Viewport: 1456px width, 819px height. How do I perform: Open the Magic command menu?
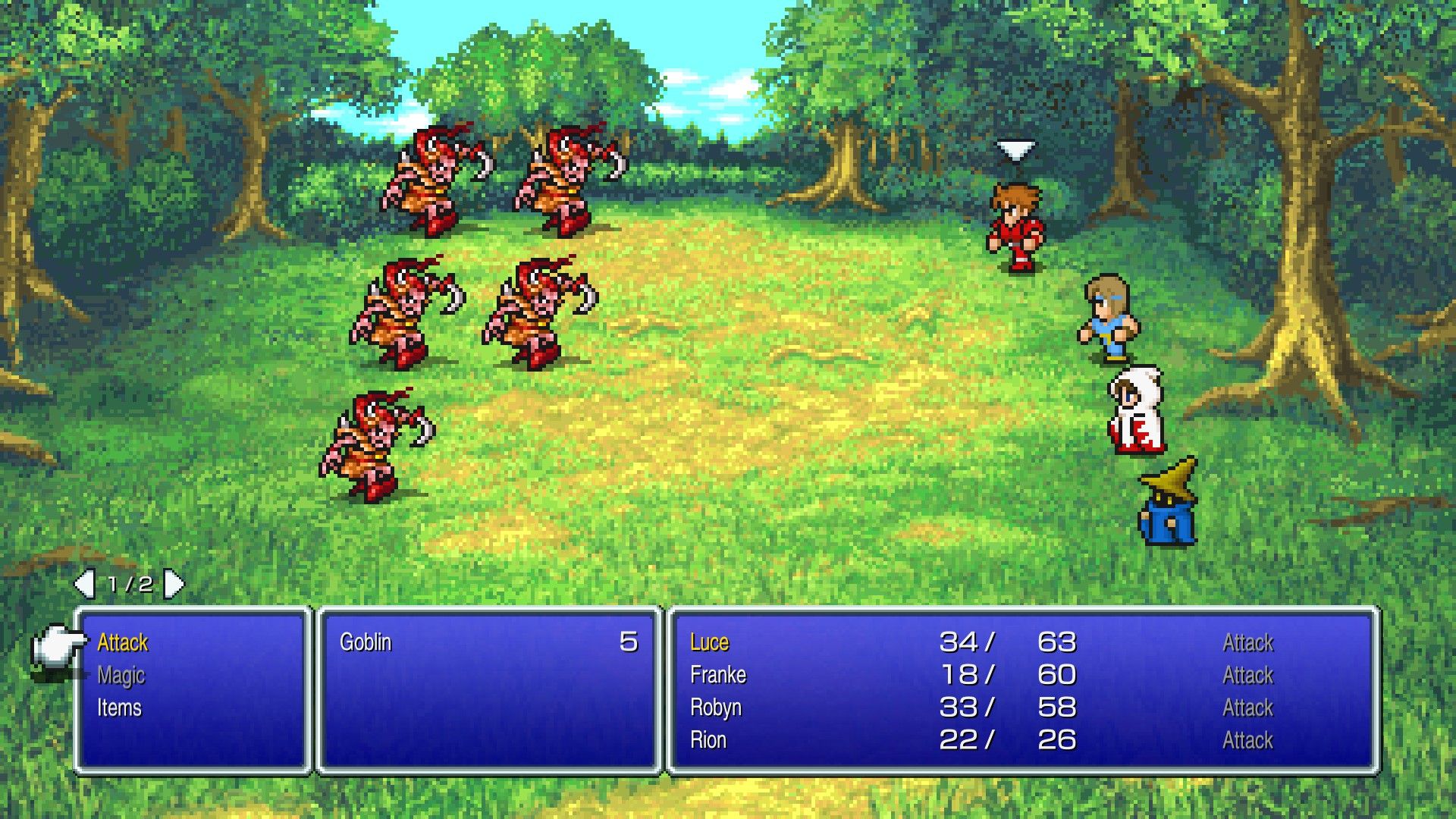(121, 675)
